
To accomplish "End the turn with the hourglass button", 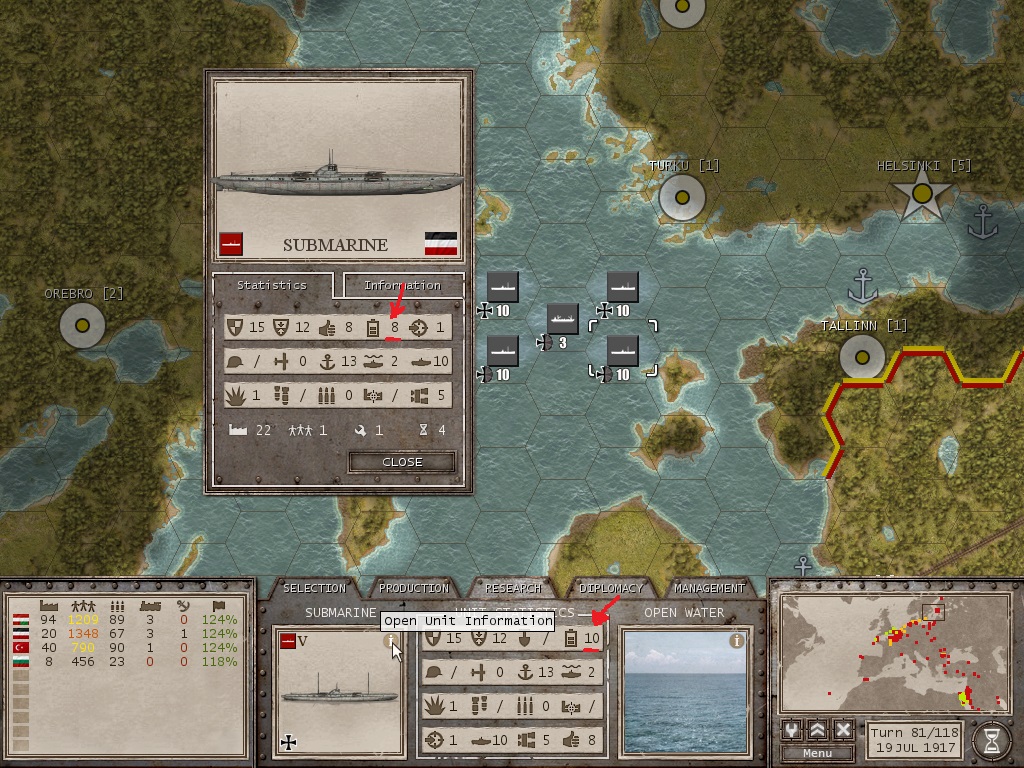I will pos(991,740).
